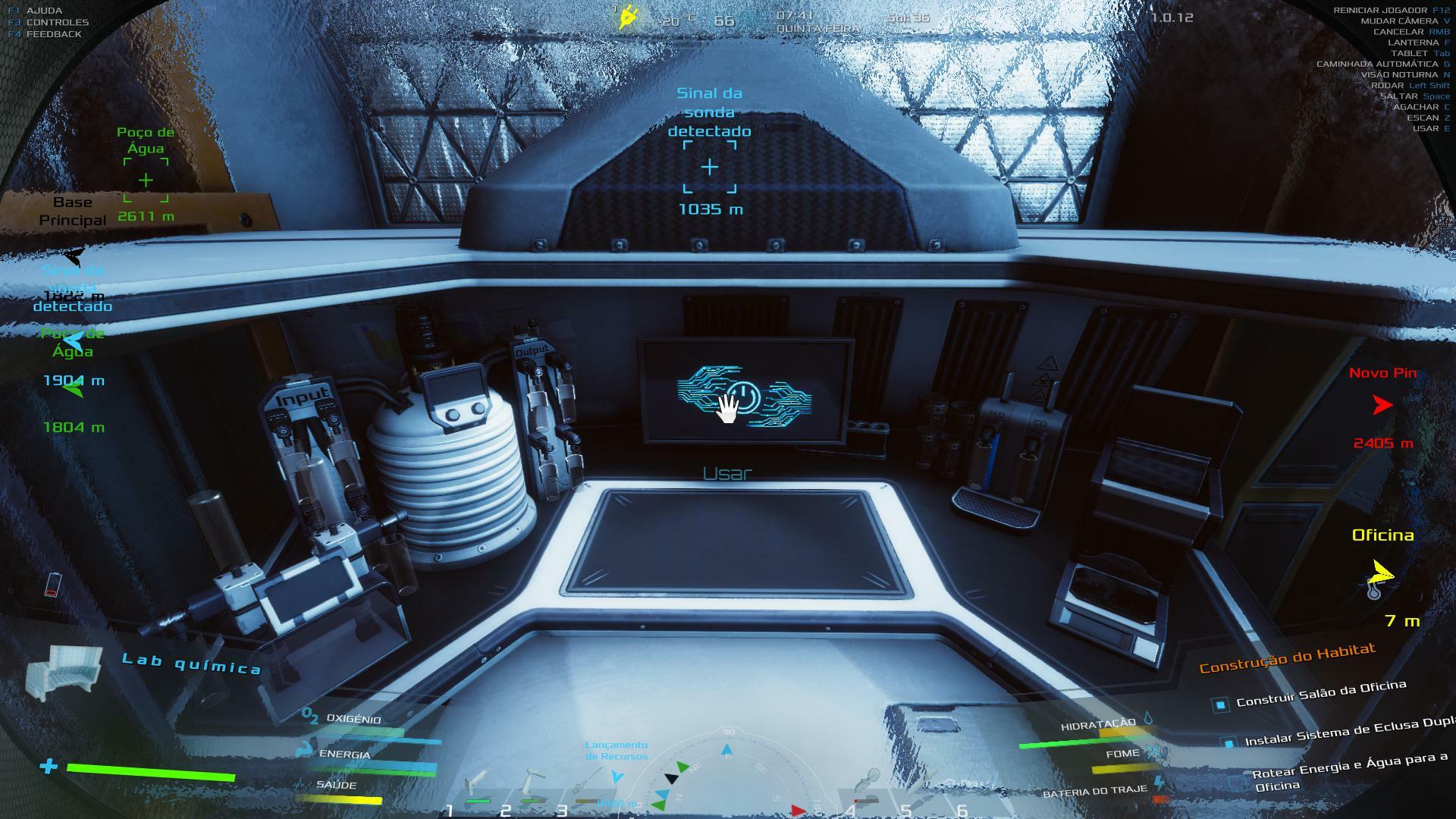Click the red Novo Pin arrow marker
The width and height of the screenshot is (1456, 819).
(x=1382, y=406)
